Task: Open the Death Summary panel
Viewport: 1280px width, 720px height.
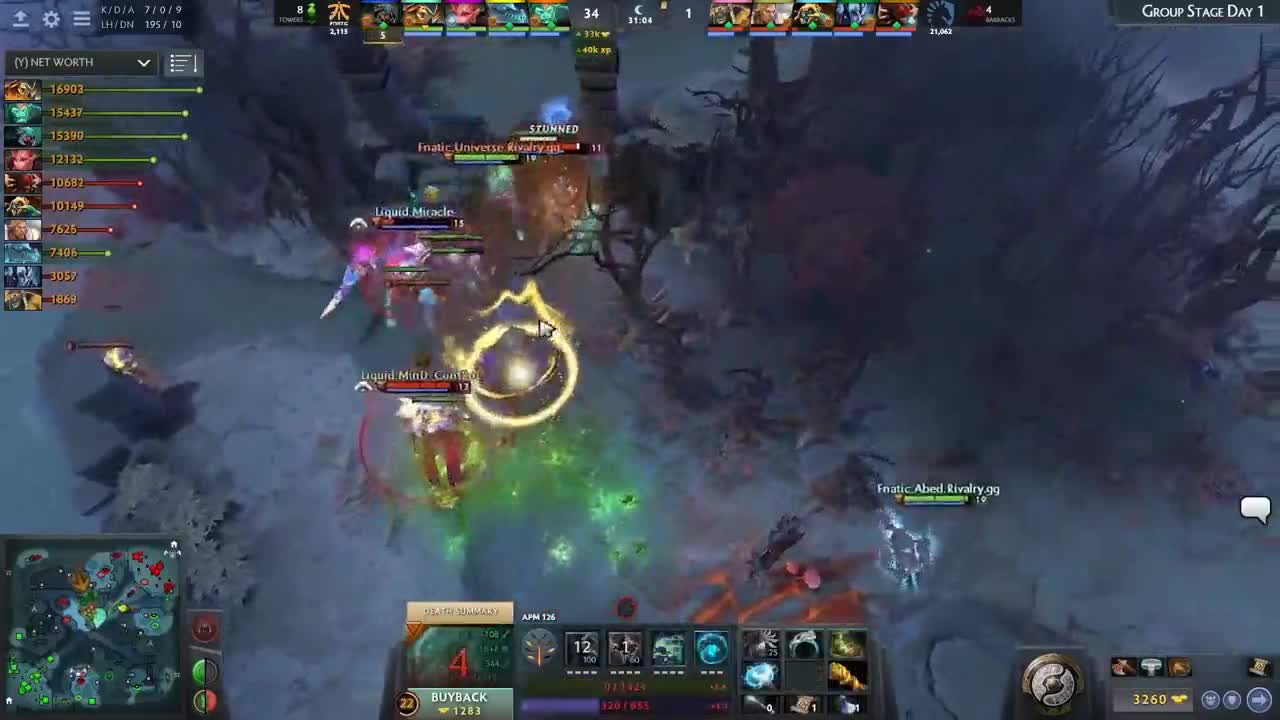Action: tap(460, 611)
